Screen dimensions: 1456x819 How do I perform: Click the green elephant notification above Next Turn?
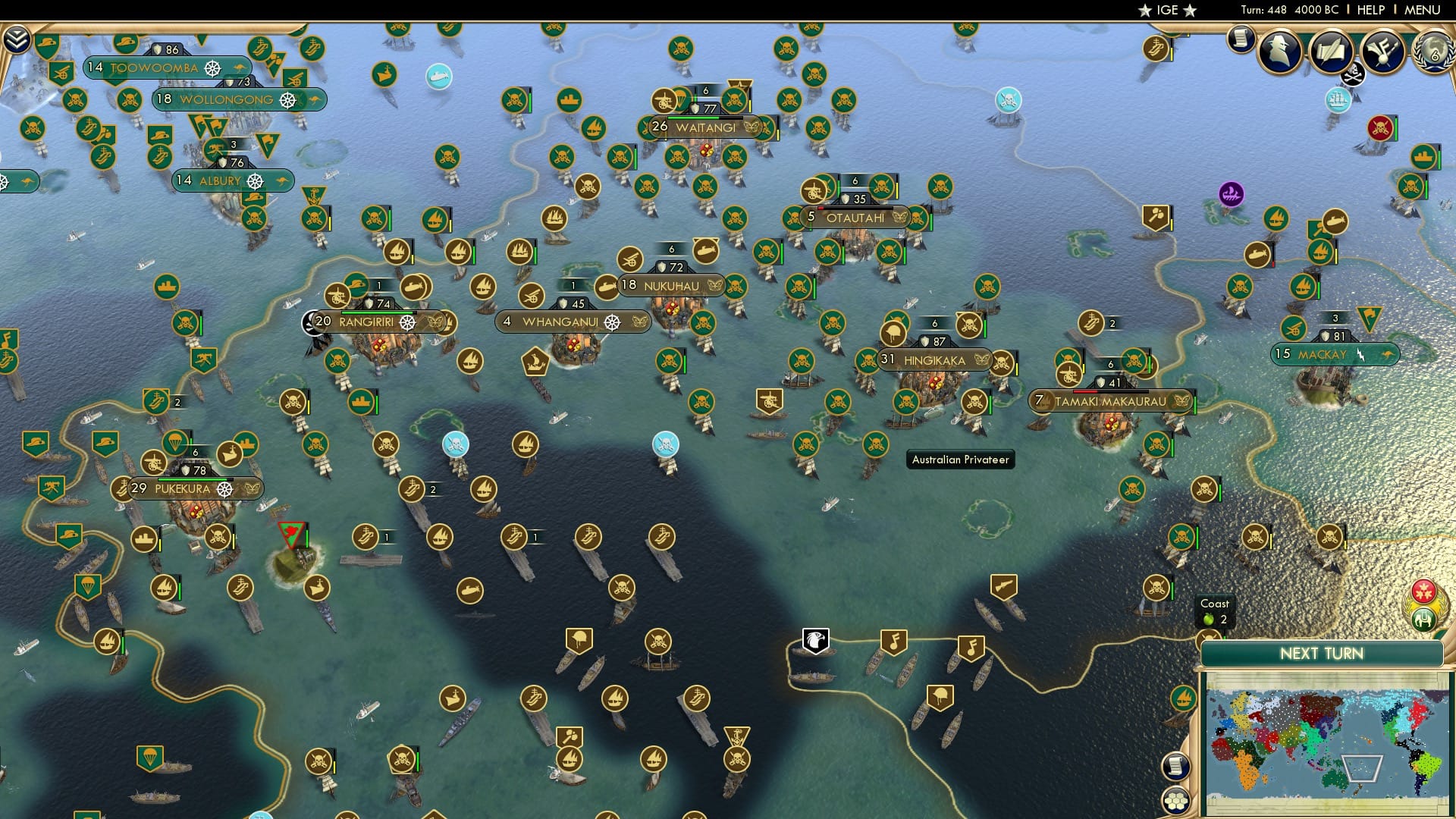[x=1423, y=619]
